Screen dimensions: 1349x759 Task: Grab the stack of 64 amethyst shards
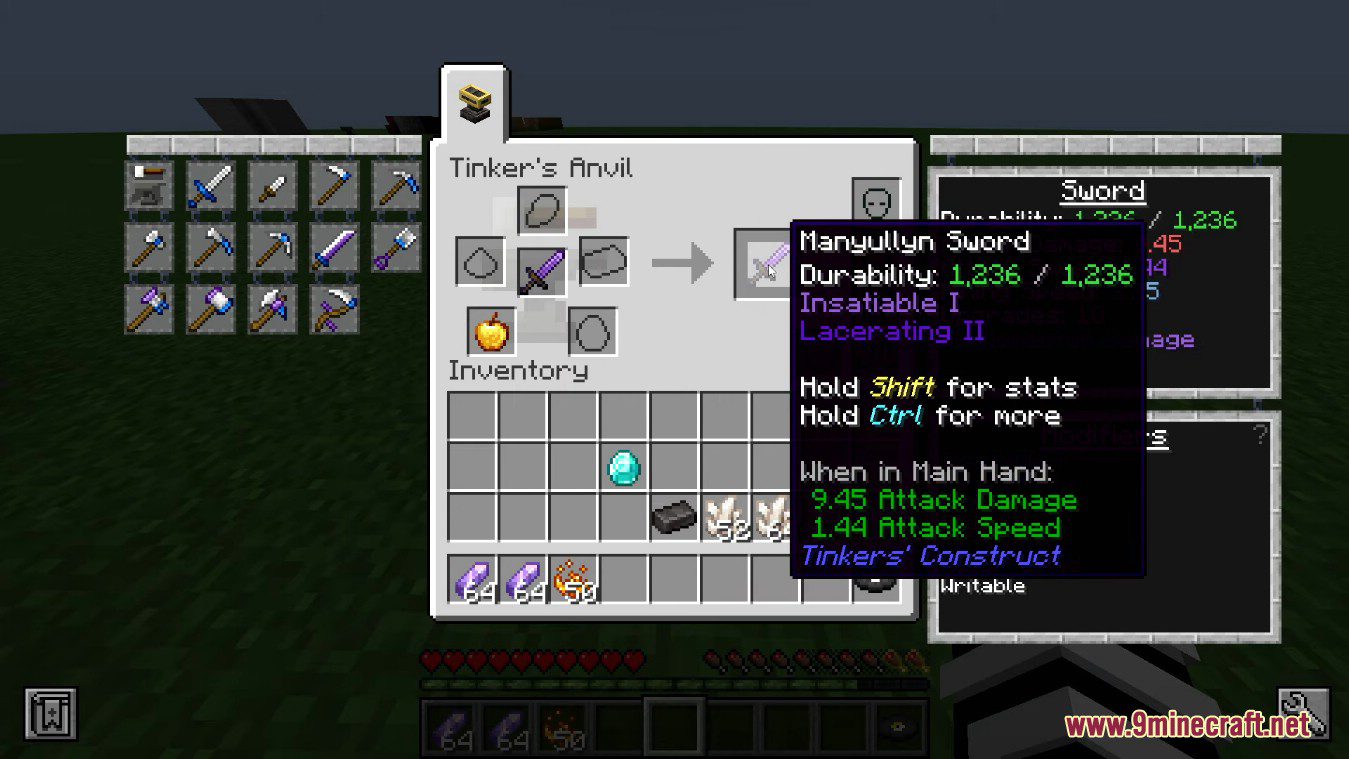click(x=470, y=580)
